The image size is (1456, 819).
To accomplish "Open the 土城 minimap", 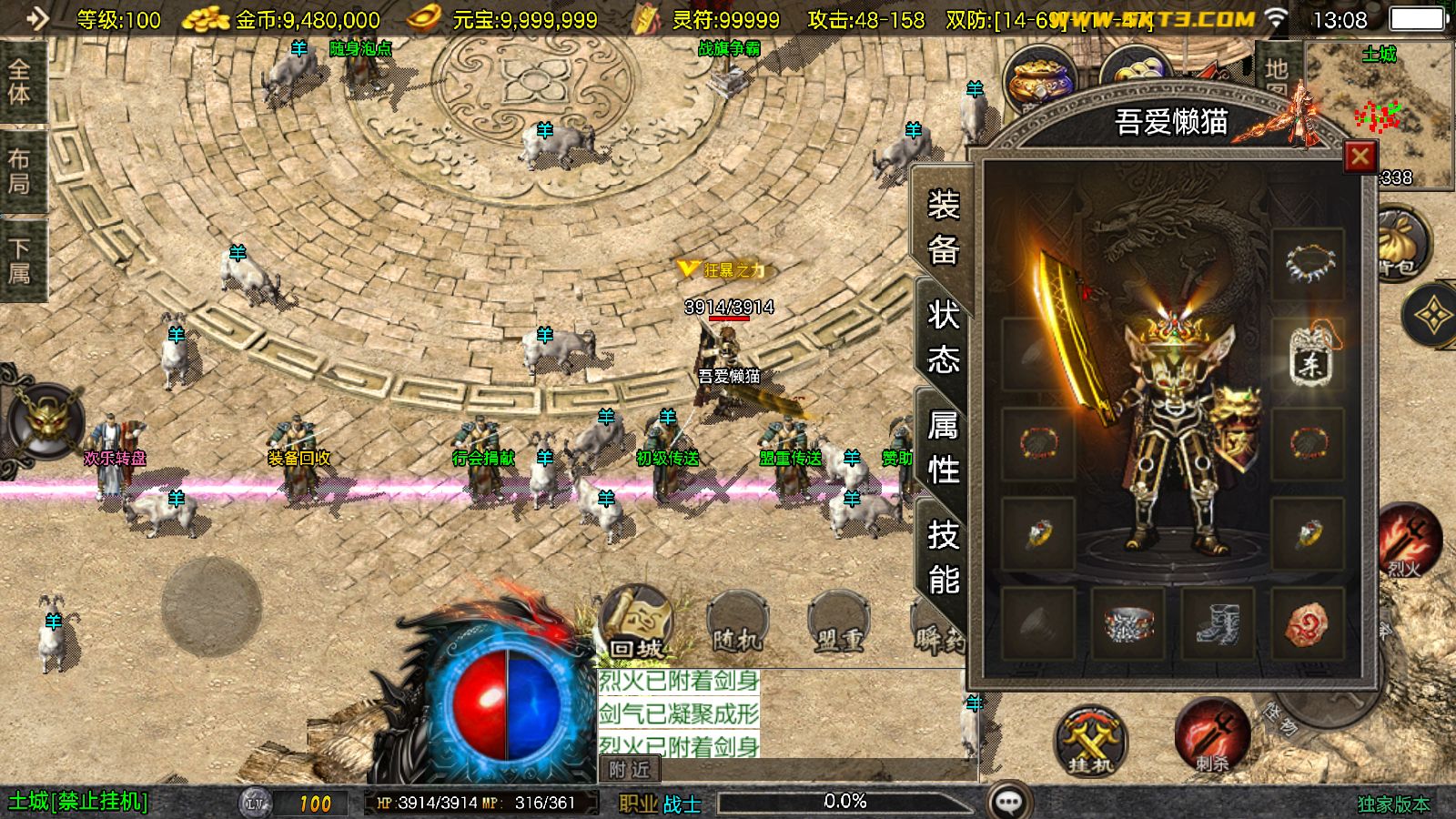I will coord(1380,114).
